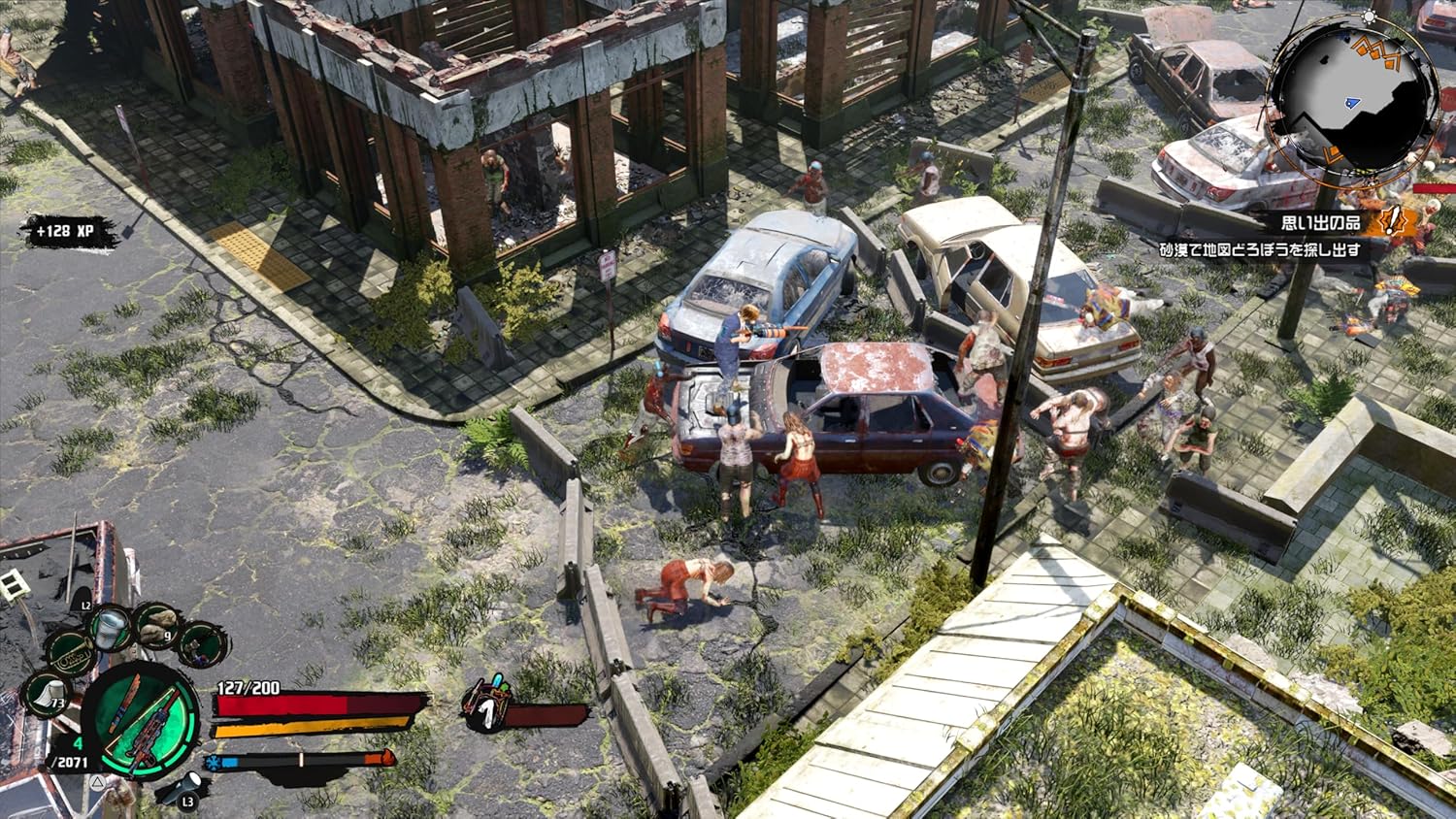Pick the trumpet horn item slot
Screen dimensions: 1456x819
coord(69,654)
